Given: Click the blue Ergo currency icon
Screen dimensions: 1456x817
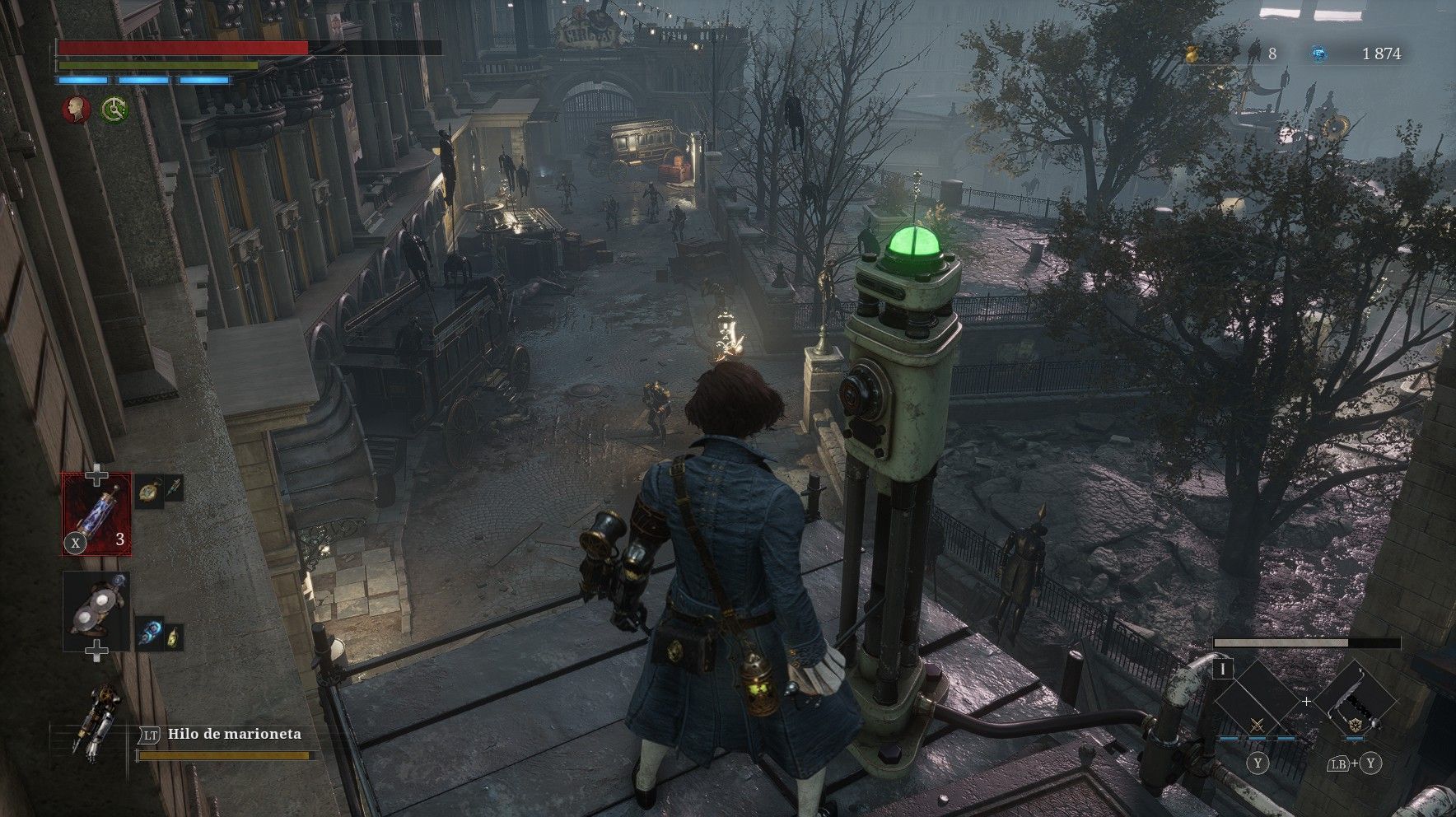Looking at the screenshot, I should click(1318, 54).
